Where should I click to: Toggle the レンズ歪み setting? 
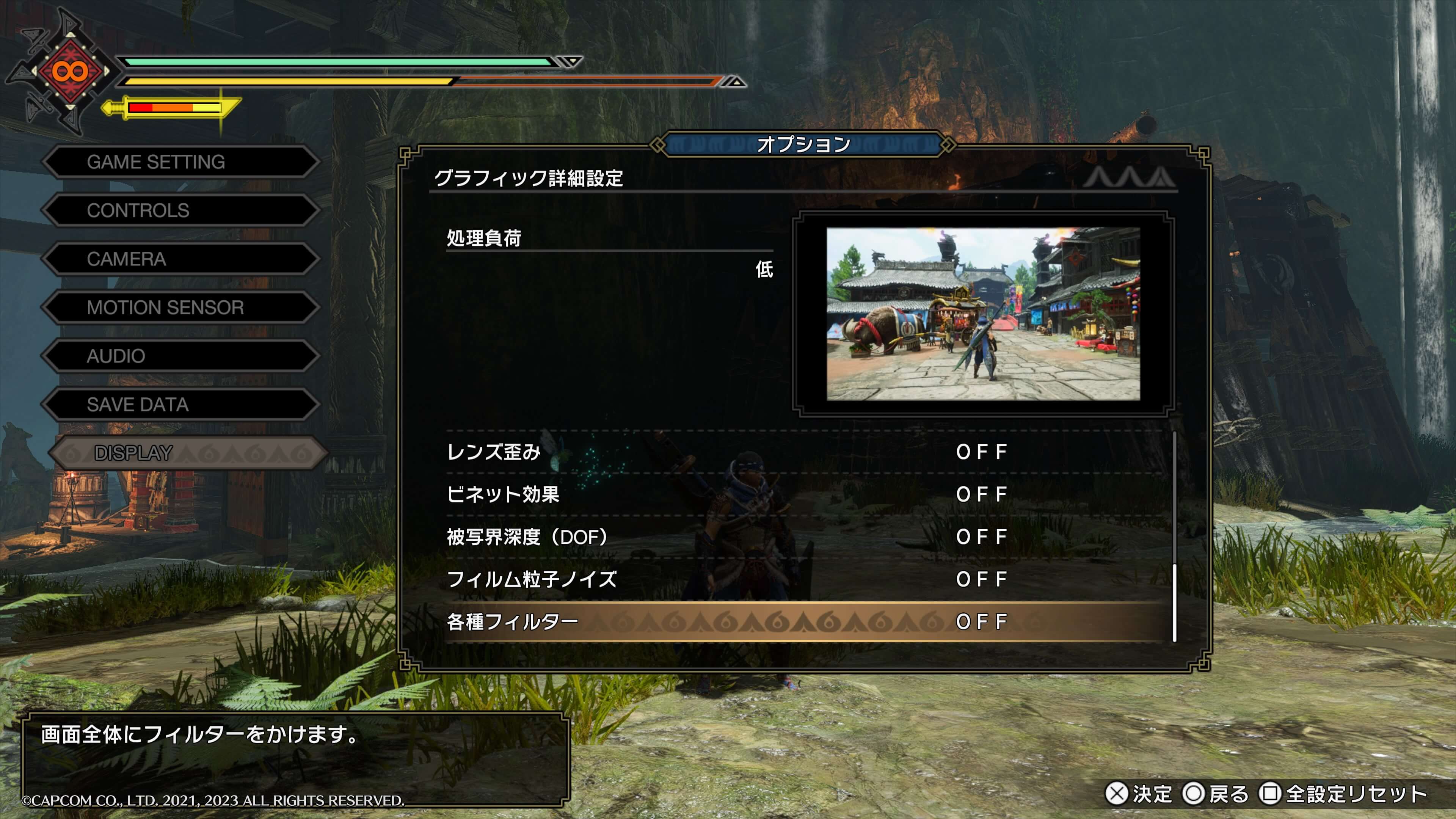pos(803,452)
